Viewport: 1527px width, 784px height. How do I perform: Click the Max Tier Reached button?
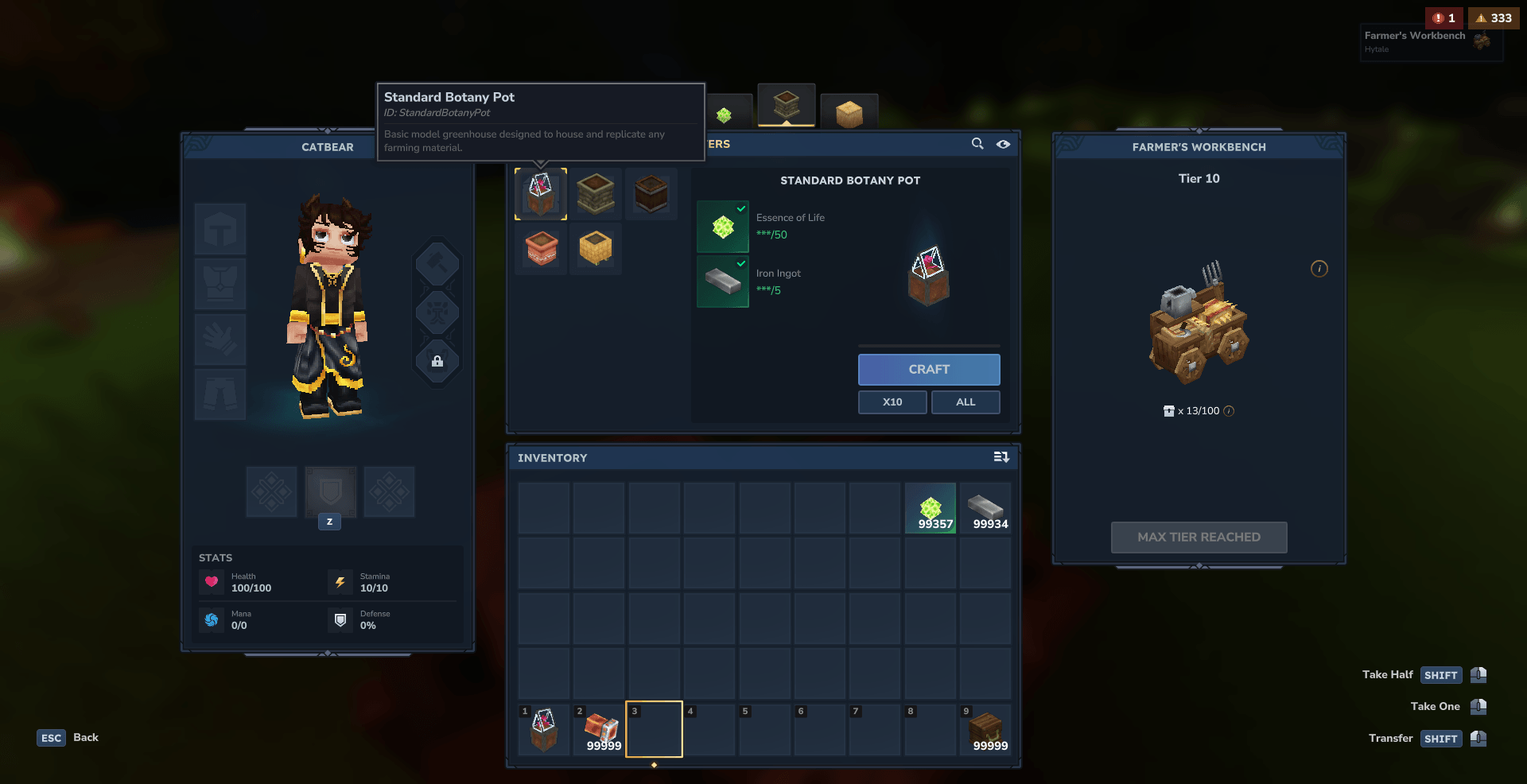tap(1199, 538)
